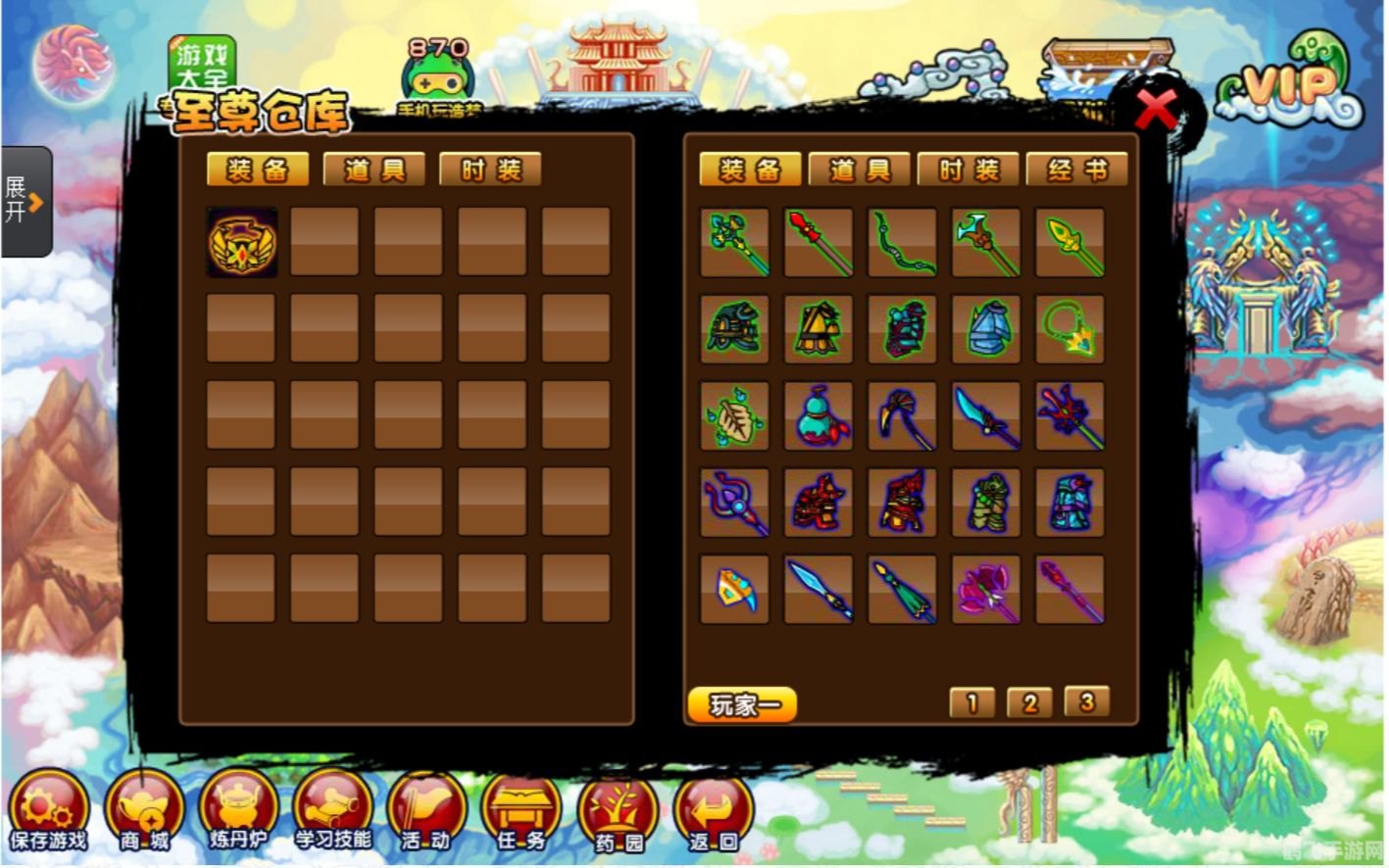
Task: Open the 商城 shop
Action: coord(144,814)
